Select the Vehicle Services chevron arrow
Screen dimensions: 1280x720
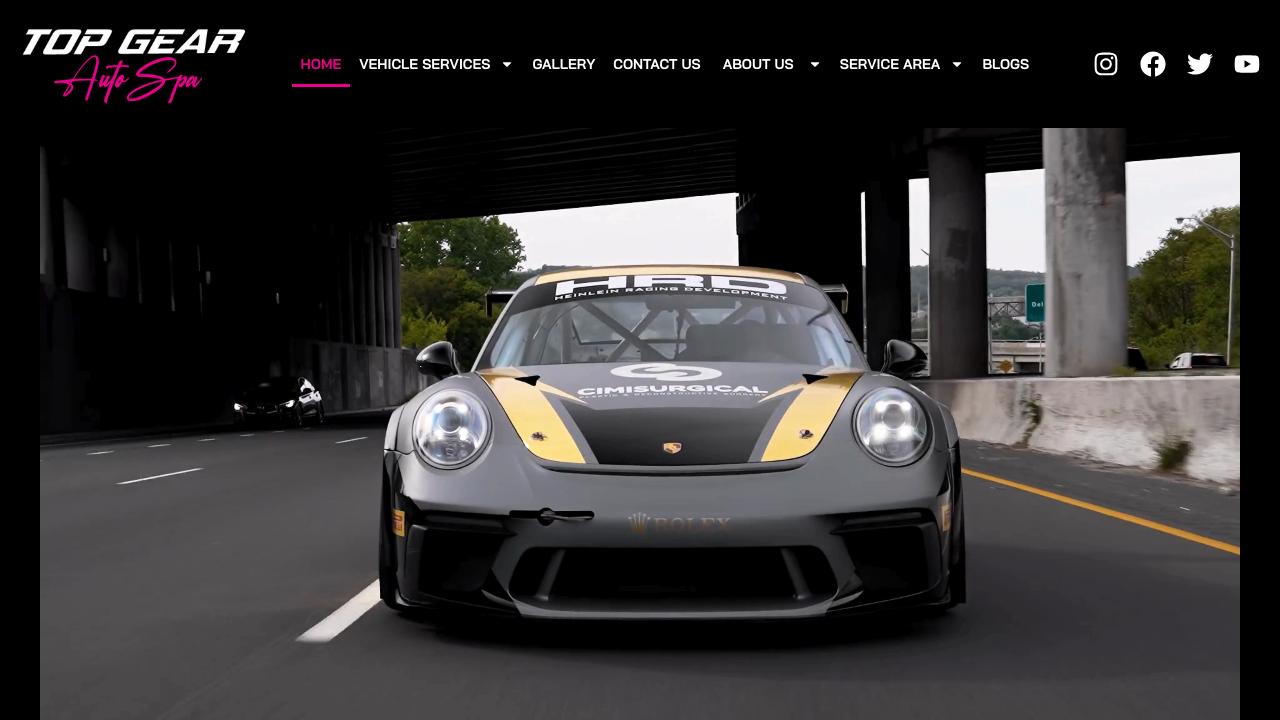(x=507, y=64)
